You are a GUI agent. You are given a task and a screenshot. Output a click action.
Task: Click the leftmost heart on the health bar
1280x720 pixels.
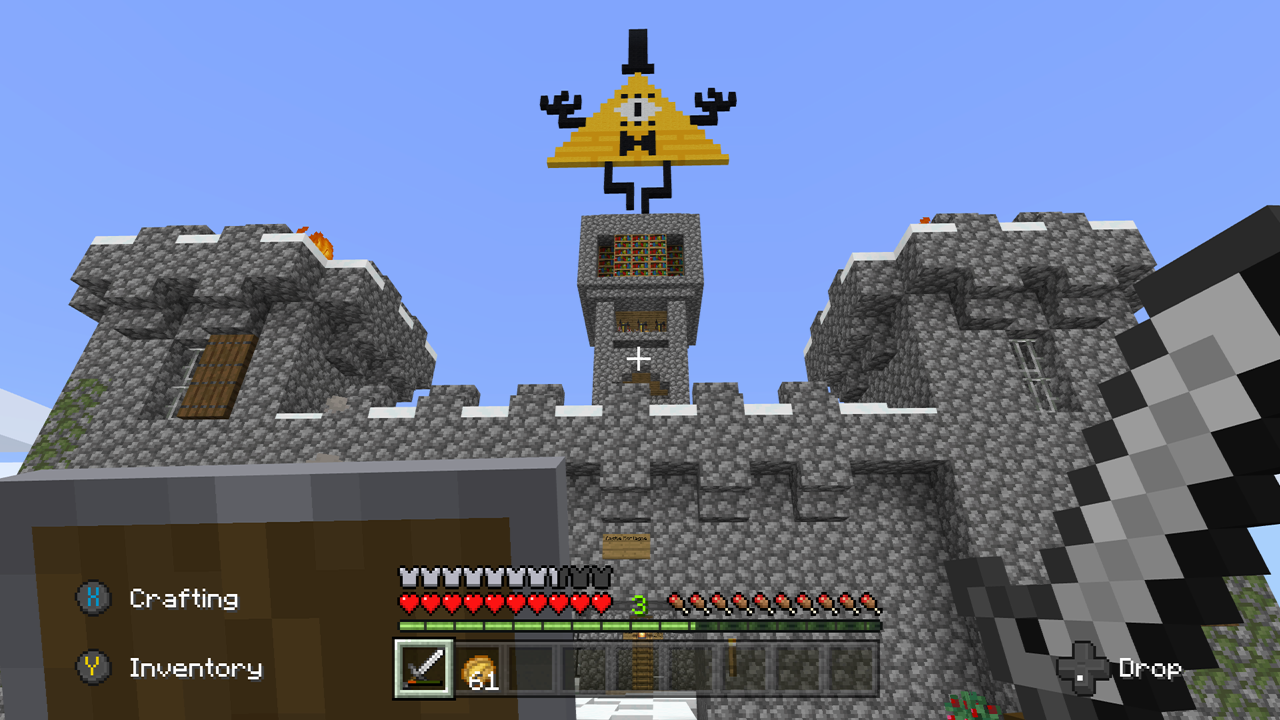[410, 602]
